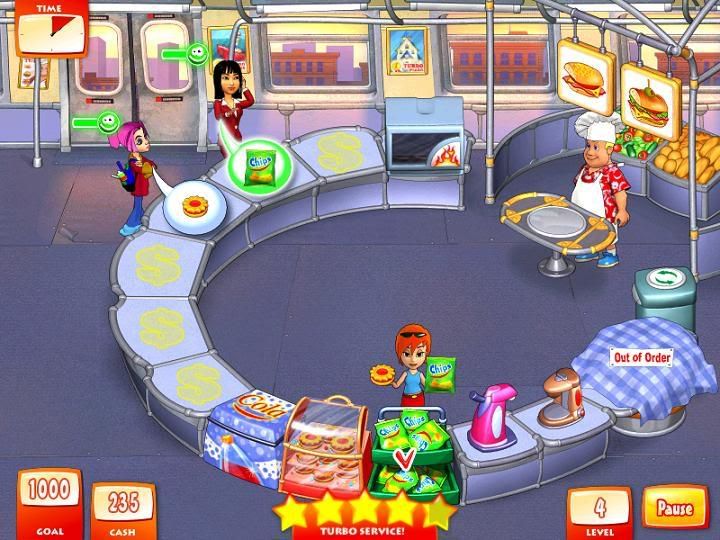
Task: Use the pink blender station
Action: coord(492,416)
